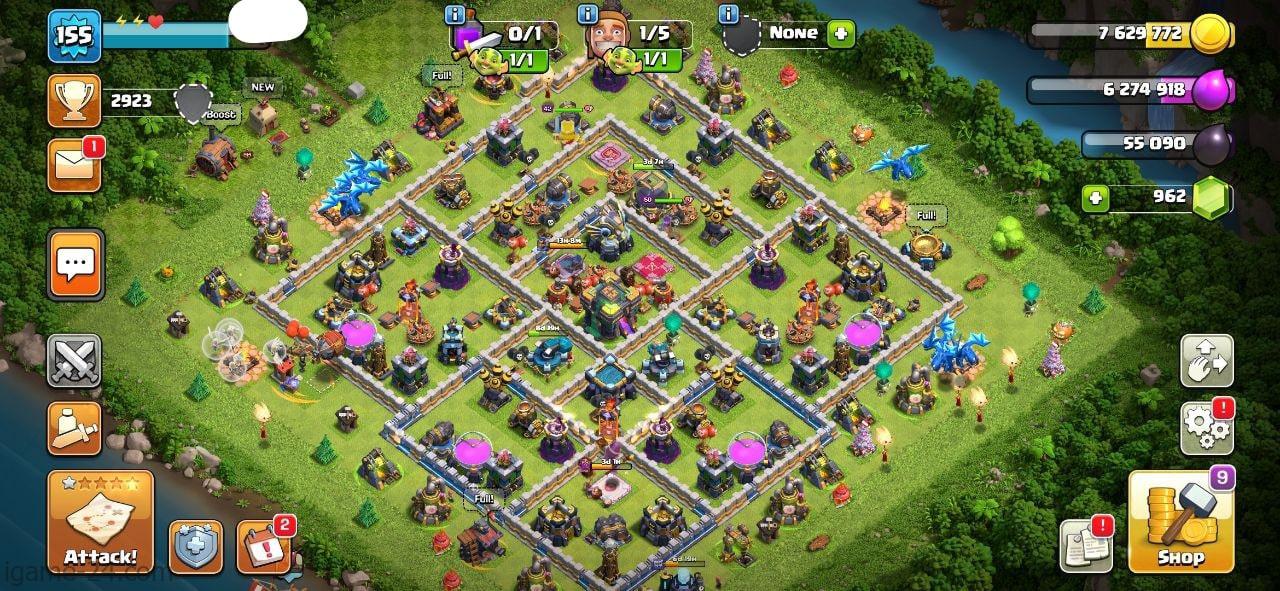
Task: Open the mail inbox envelope
Action: 74,165
